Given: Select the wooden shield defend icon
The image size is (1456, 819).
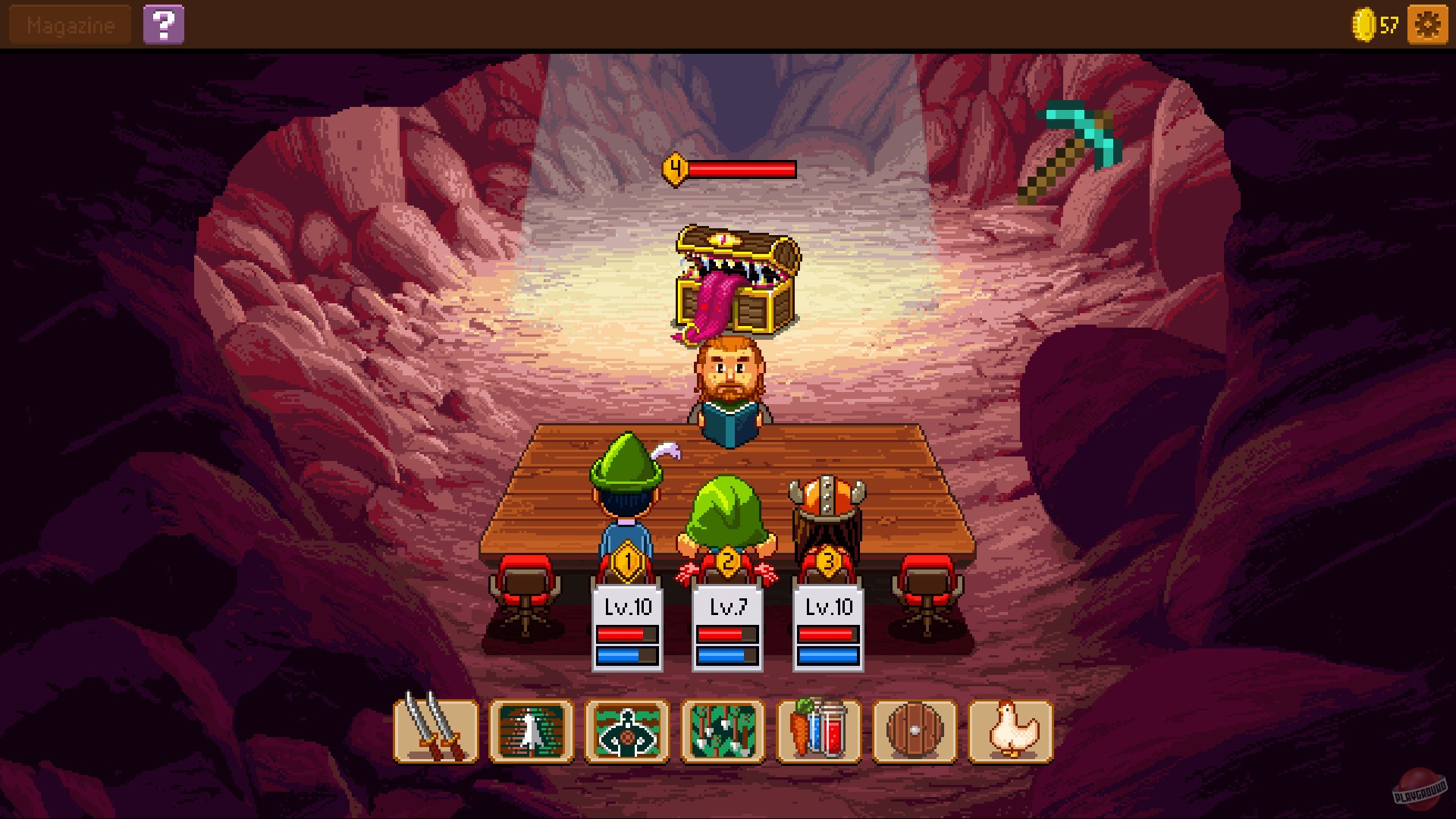Looking at the screenshot, I should point(915,733).
